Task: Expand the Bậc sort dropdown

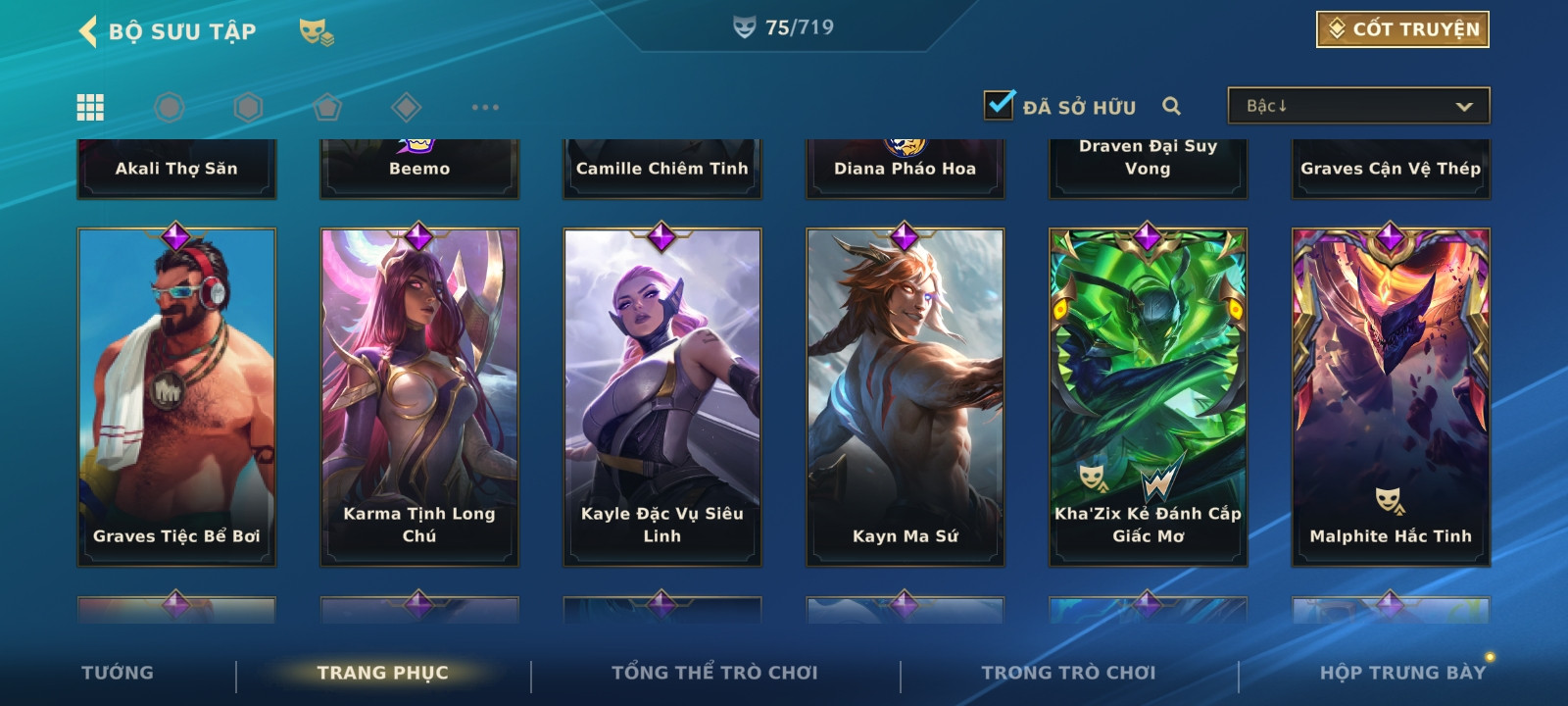Action: 1358,106
